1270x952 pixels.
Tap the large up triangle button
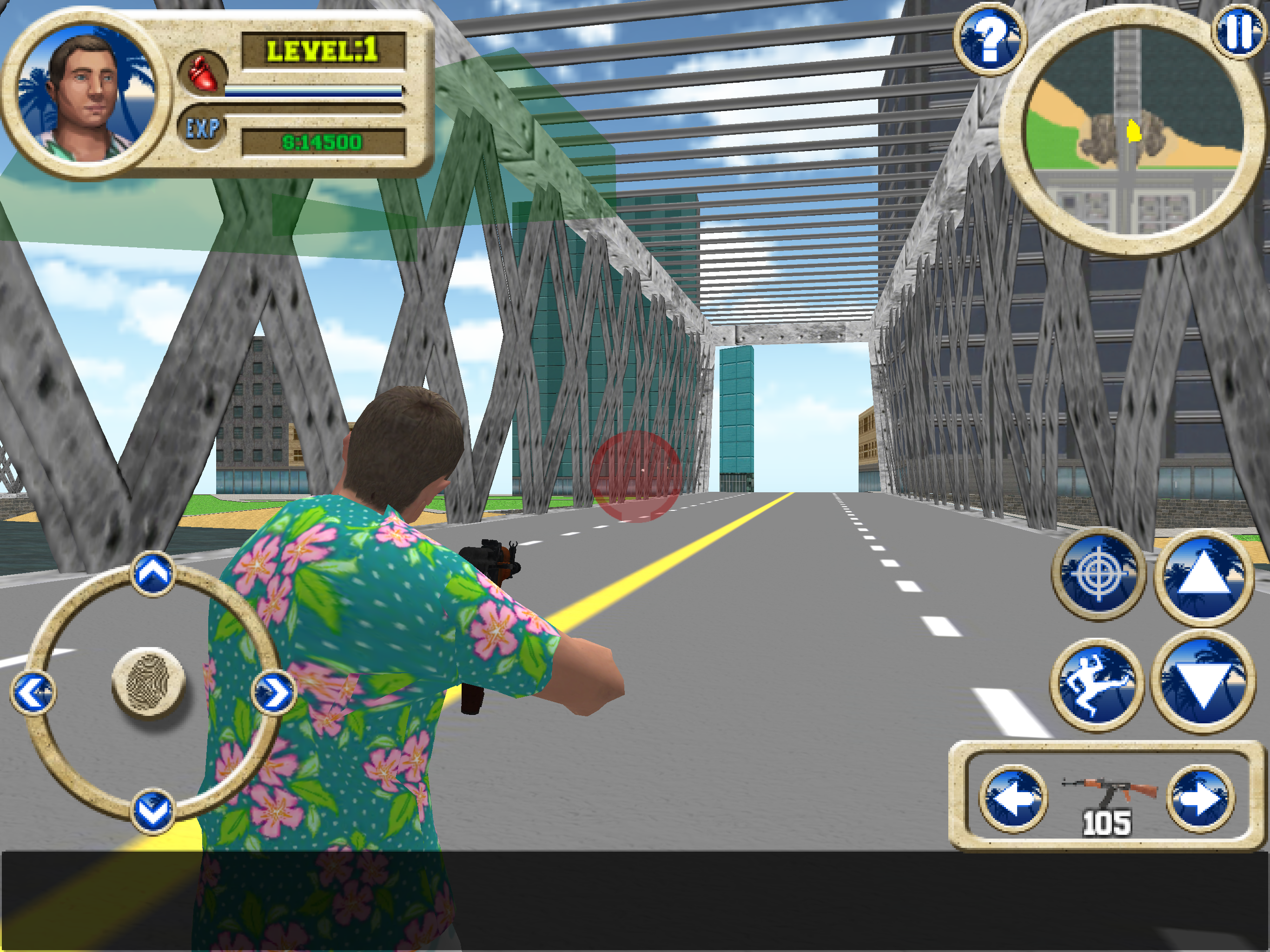[1204, 576]
